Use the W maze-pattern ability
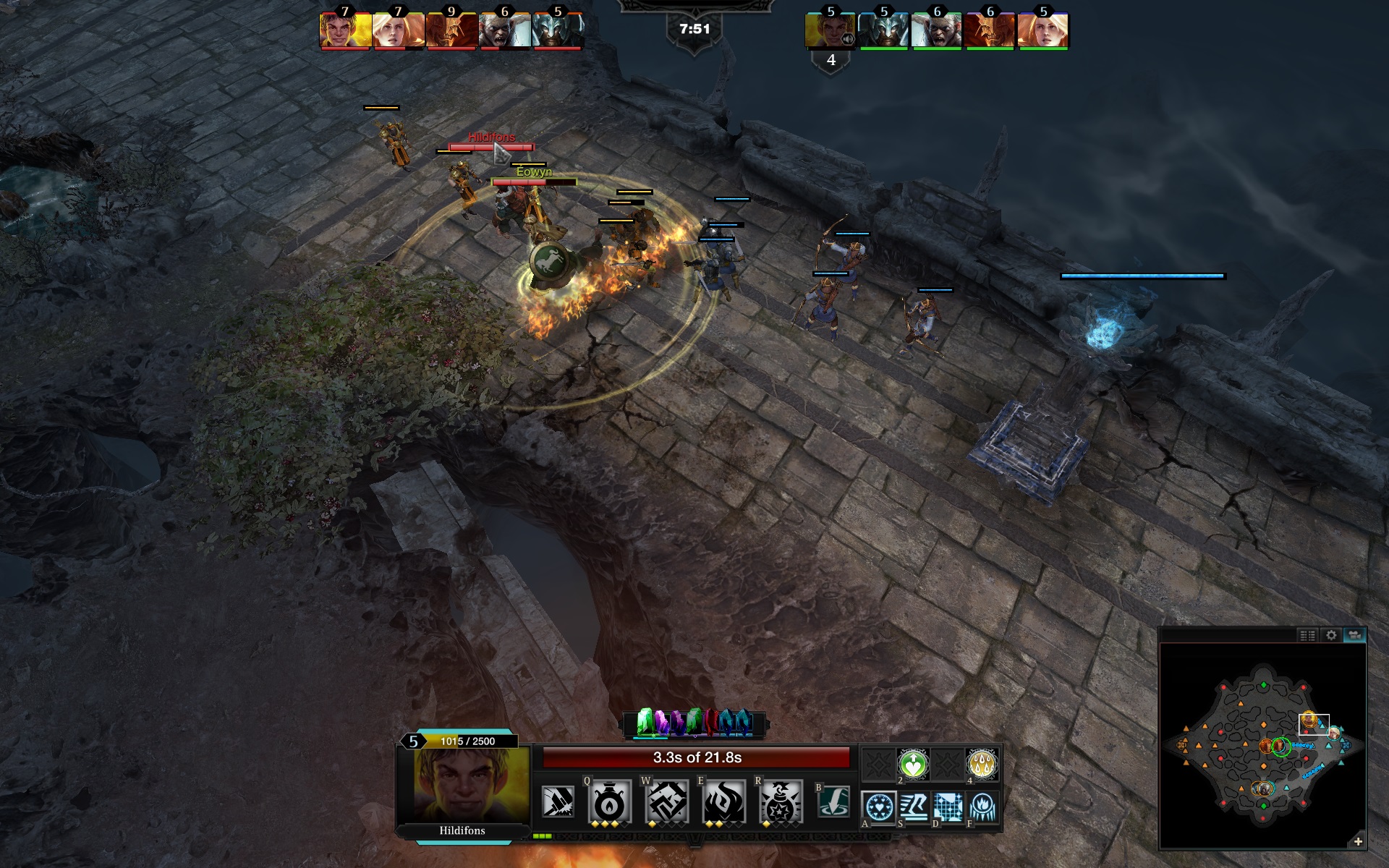 click(x=666, y=801)
